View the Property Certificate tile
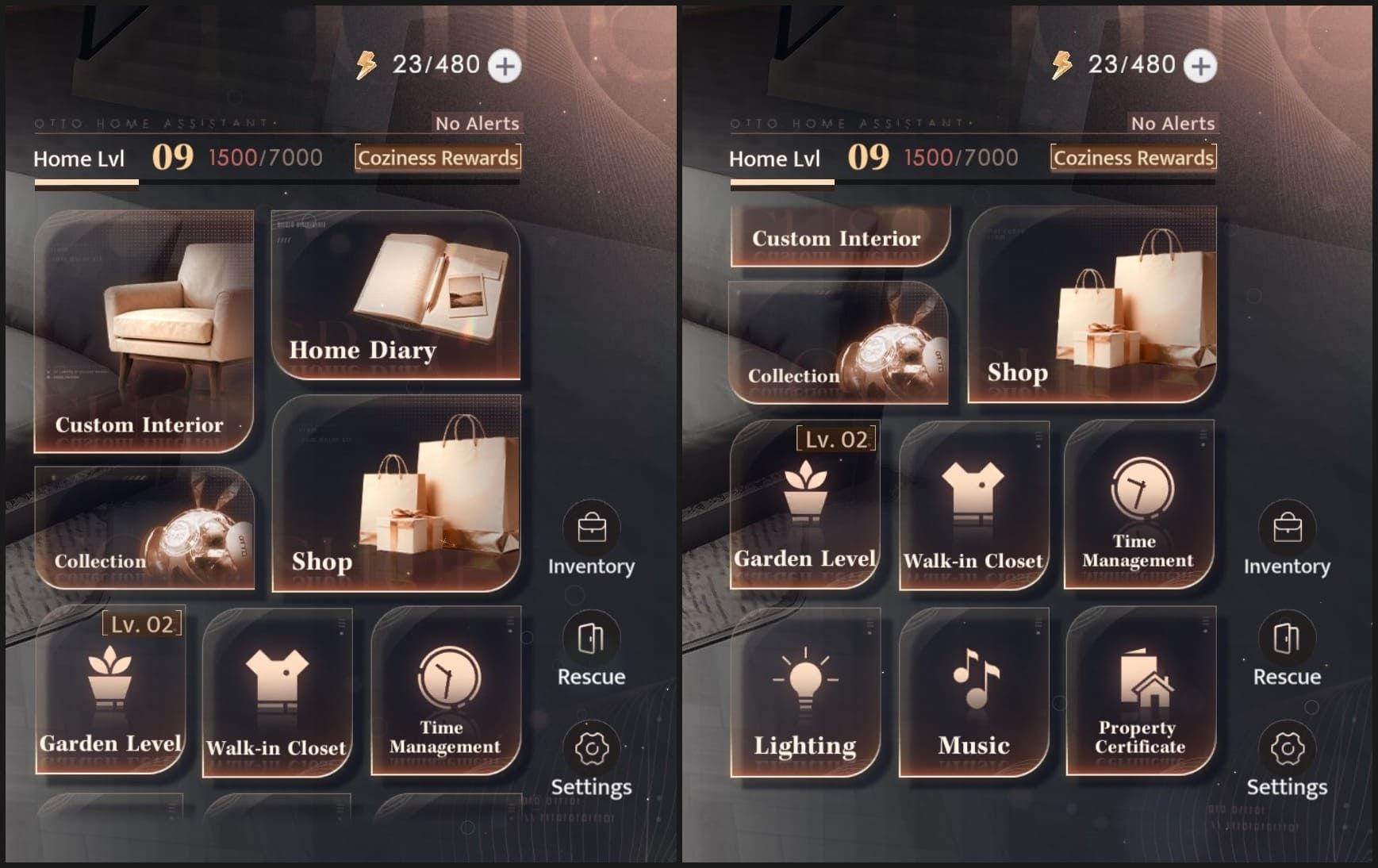The image size is (1378, 868). (1140, 692)
